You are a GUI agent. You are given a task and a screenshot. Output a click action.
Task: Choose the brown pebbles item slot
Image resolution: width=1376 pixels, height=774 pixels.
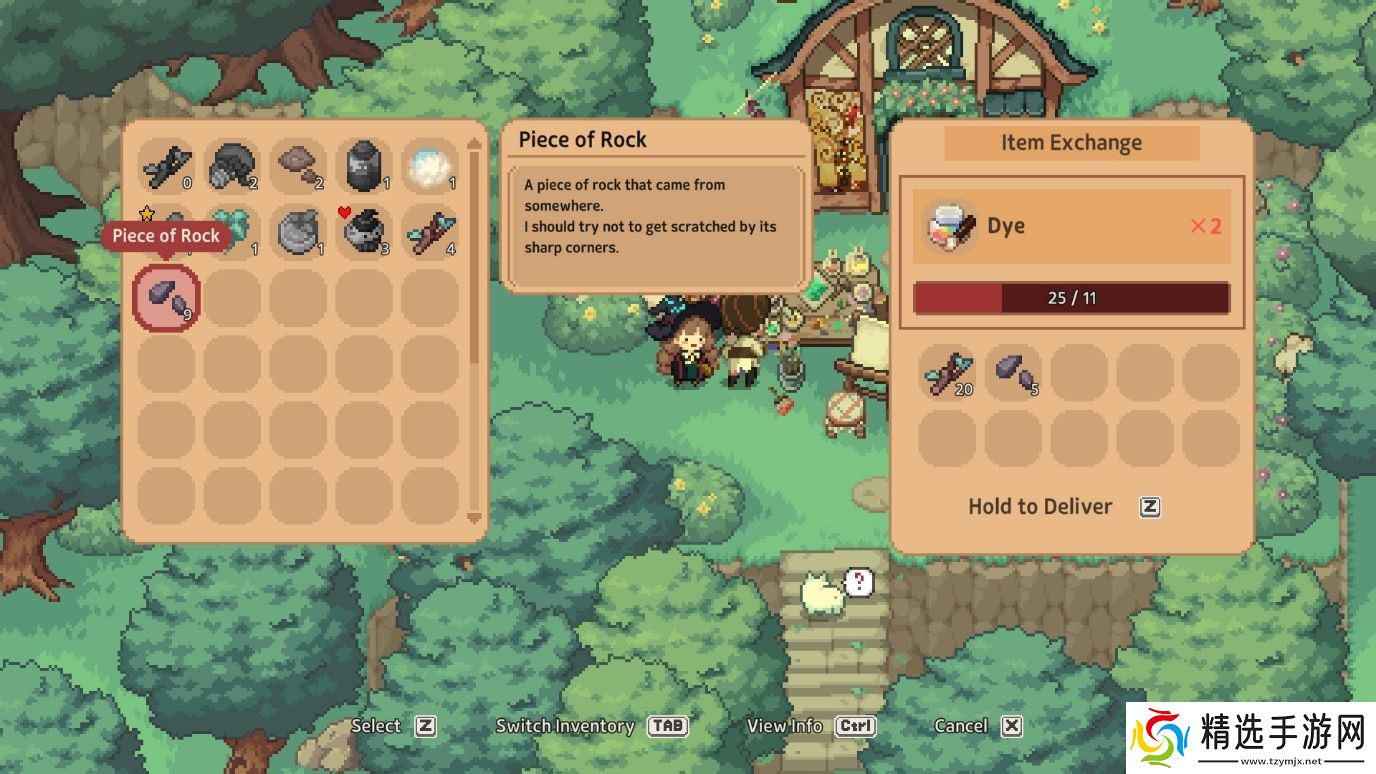tap(298, 166)
